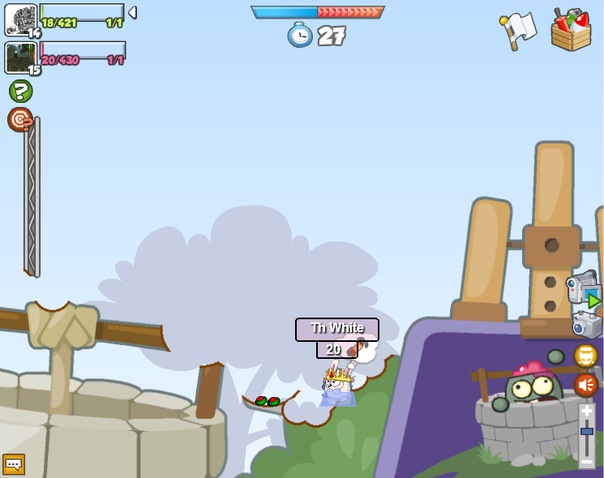Viewport: 604px width, 478px height.
Task: Click the blue zoom slider handle
Action: pyautogui.click(x=587, y=431)
